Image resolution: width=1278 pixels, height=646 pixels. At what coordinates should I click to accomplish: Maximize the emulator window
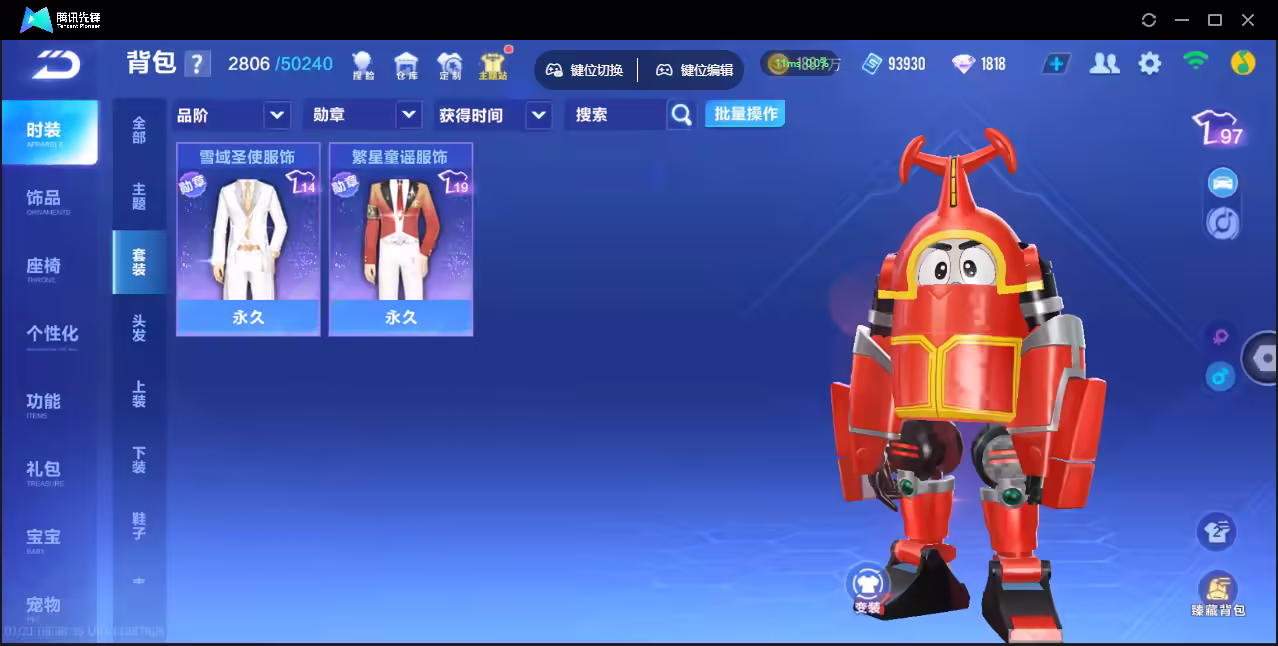1215,20
